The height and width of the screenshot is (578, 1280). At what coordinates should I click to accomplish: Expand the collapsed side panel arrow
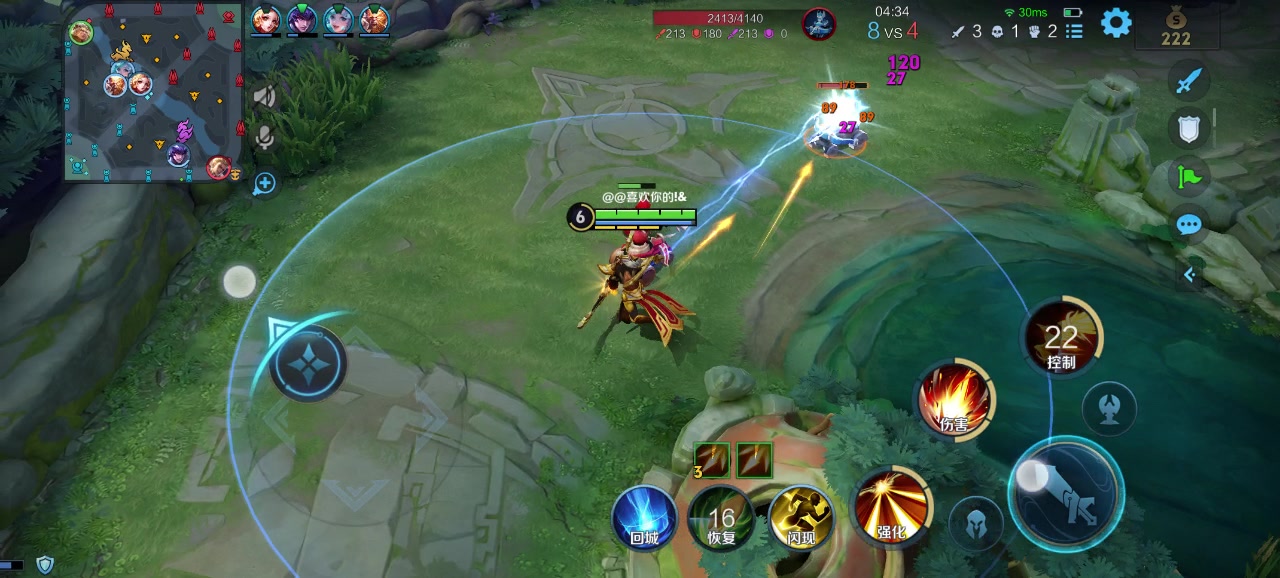(x=1189, y=274)
